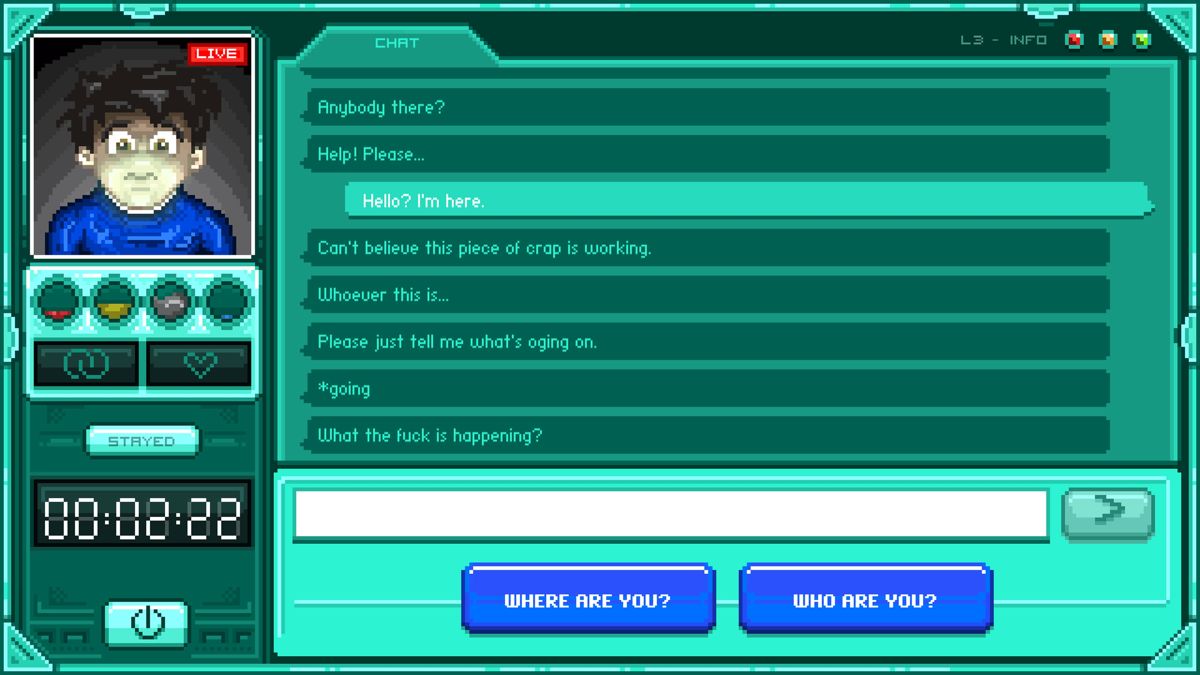Send the message with the arrow button
Viewport: 1200px width, 675px height.
[x=1107, y=512]
